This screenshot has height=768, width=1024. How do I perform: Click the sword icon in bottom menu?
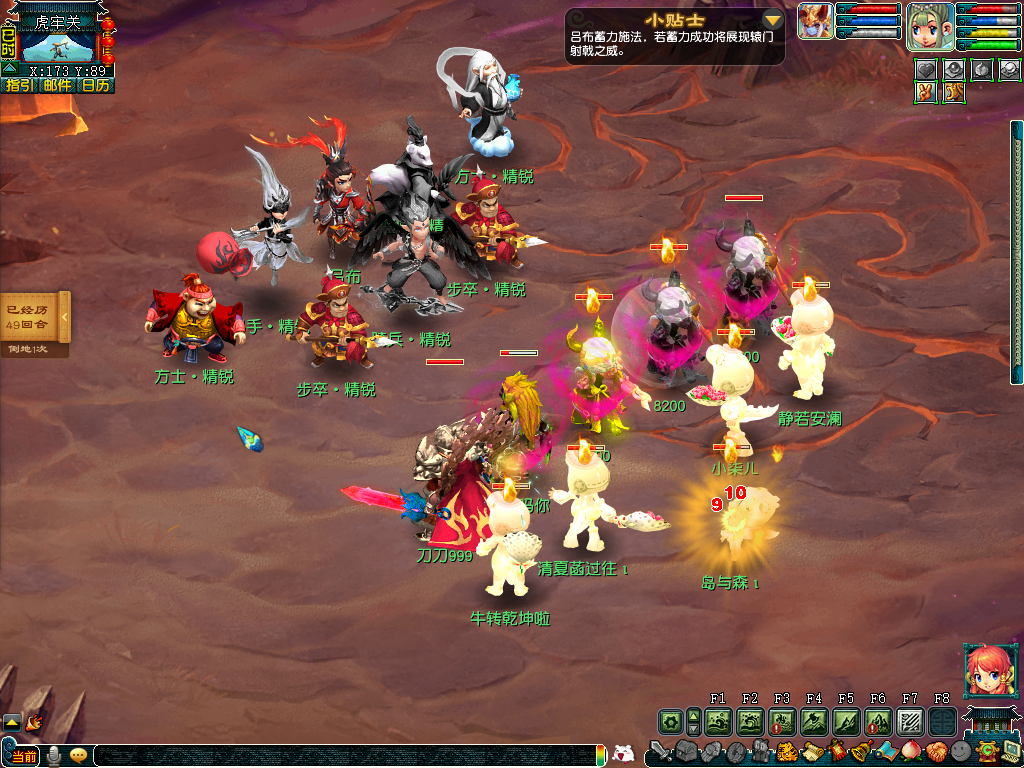660,752
